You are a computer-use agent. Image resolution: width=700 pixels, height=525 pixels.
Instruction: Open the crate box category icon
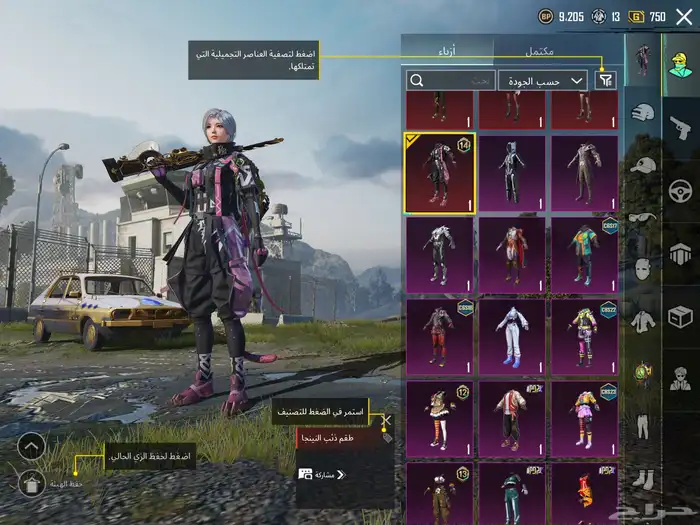point(680,316)
